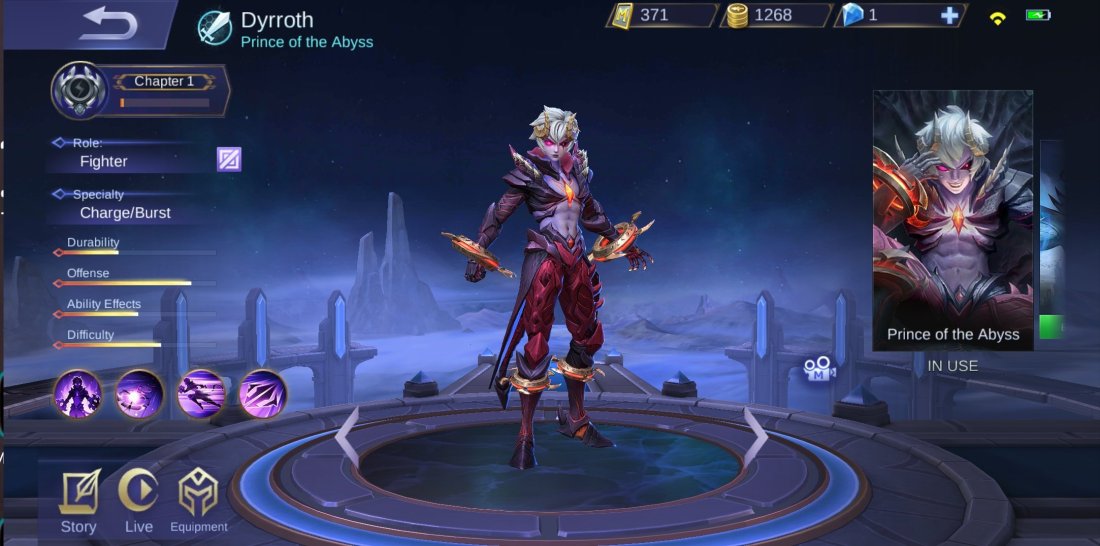The width and height of the screenshot is (1100, 546).
Task: Tap the video camera icon
Action: (819, 369)
